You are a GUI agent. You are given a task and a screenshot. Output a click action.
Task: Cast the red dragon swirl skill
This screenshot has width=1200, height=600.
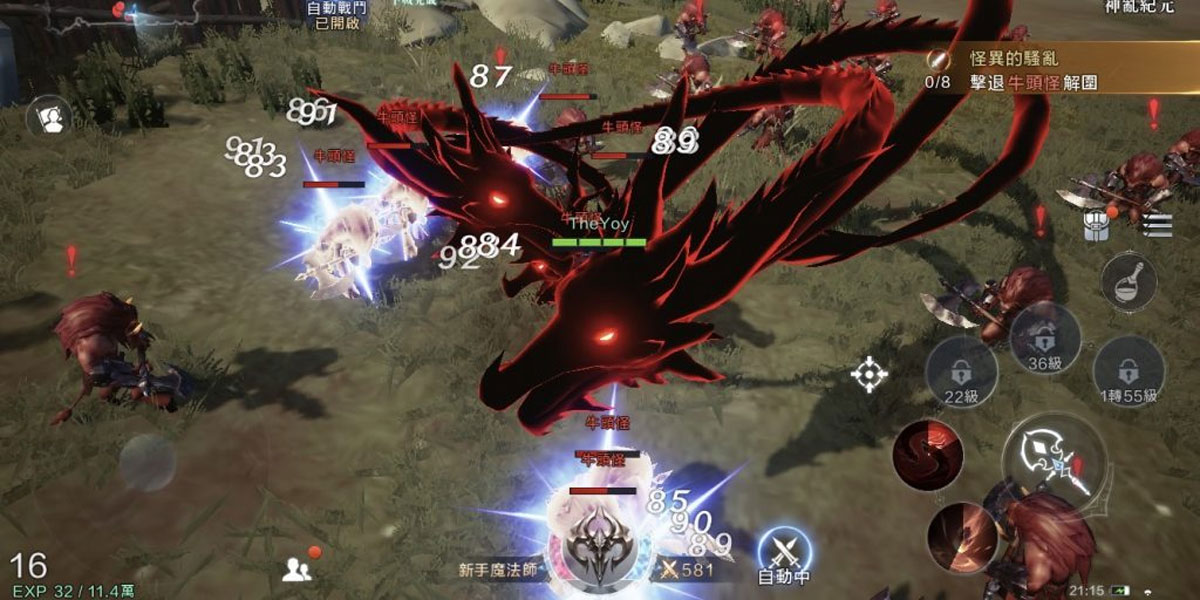(927, 455)
